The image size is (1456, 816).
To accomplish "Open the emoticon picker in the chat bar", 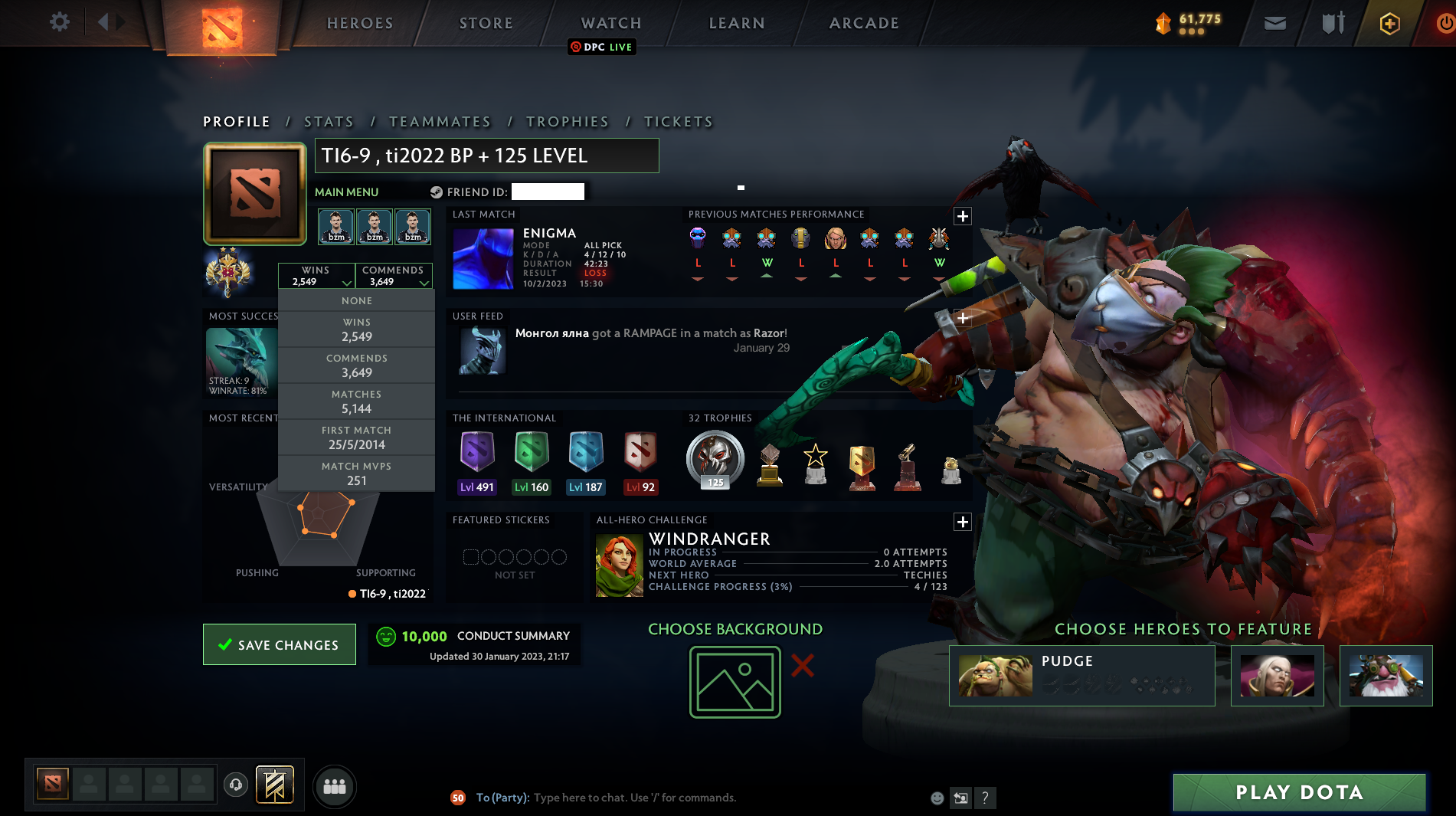I will pos(937,798).
